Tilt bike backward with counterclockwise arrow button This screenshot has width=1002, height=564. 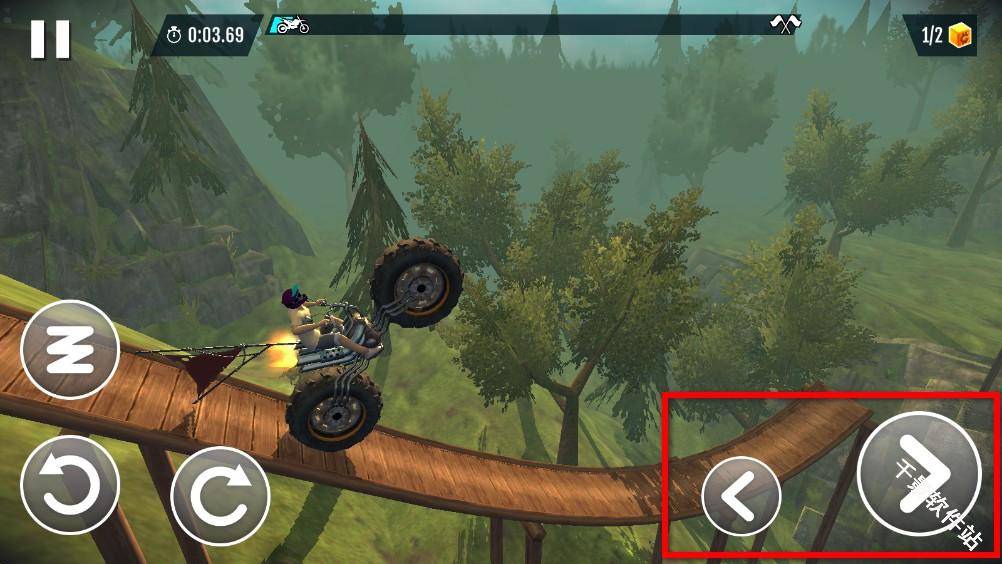tap(70, 485)
